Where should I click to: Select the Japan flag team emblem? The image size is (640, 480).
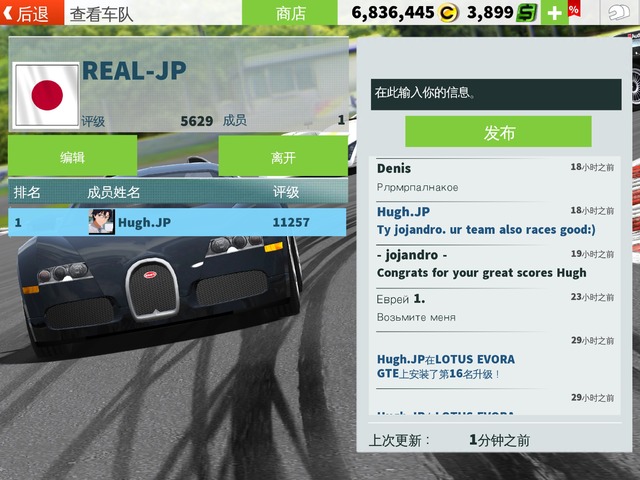click(x=44, y=96)
